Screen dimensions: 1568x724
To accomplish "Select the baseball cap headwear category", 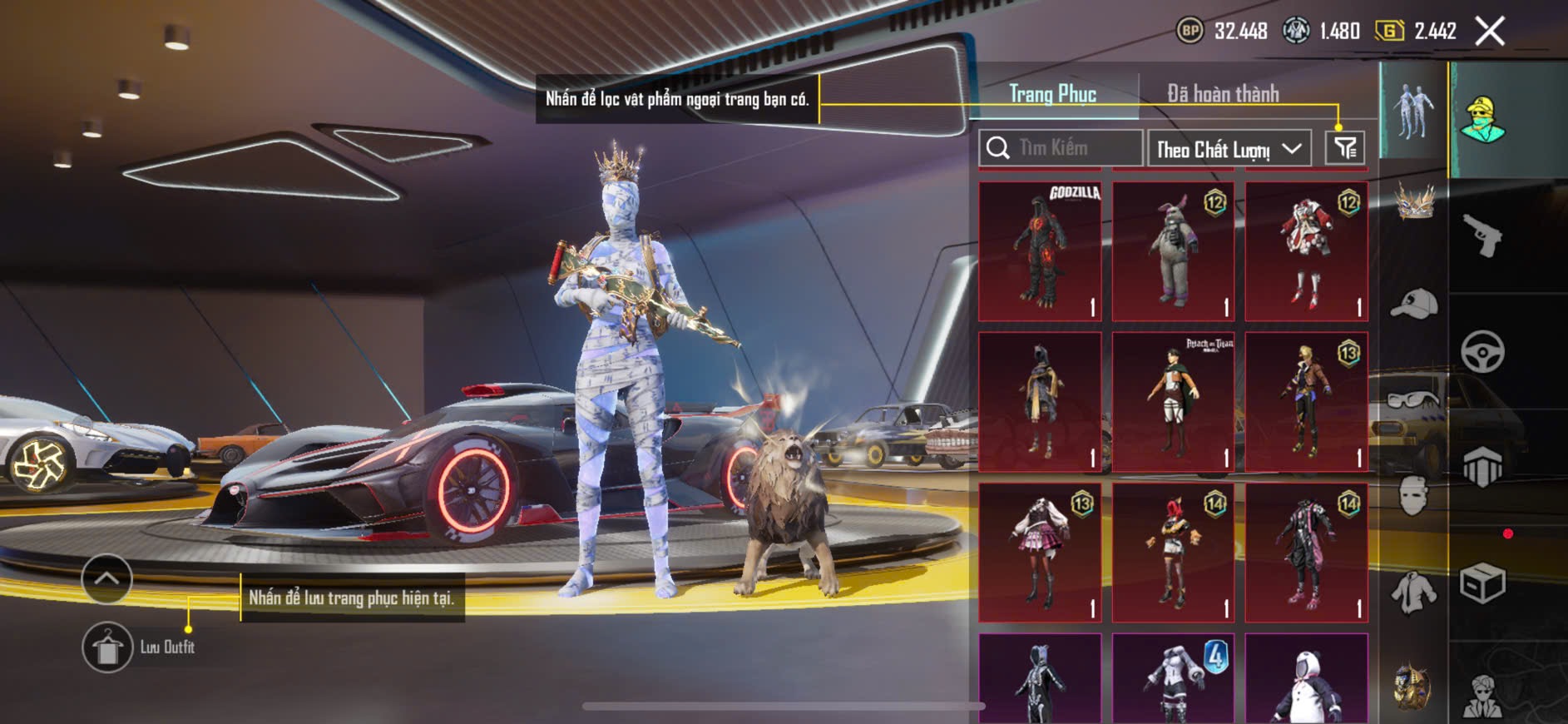I will click(x=1413, y=304).
